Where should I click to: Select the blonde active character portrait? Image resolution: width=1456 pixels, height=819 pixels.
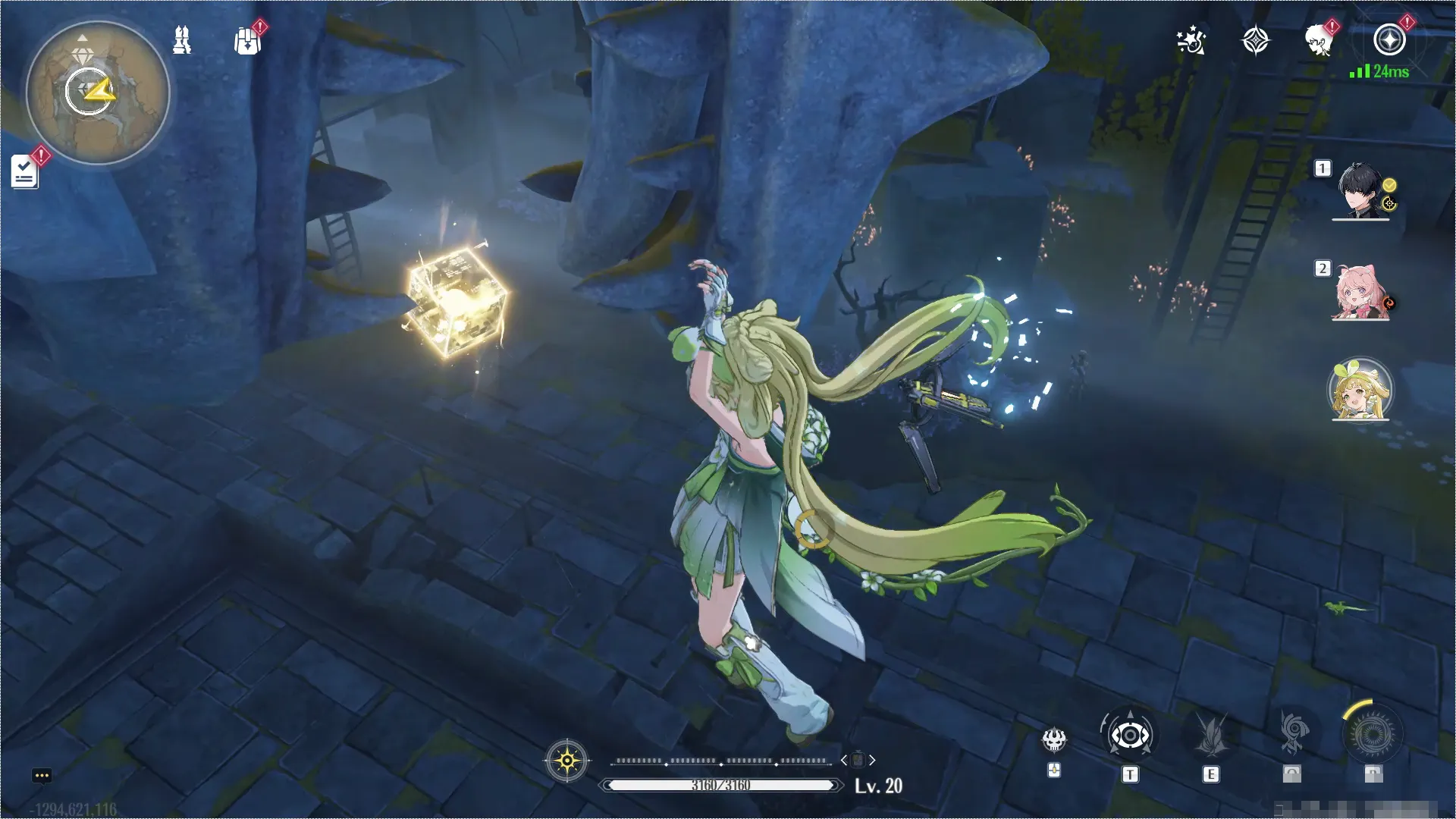(1360, 390)
